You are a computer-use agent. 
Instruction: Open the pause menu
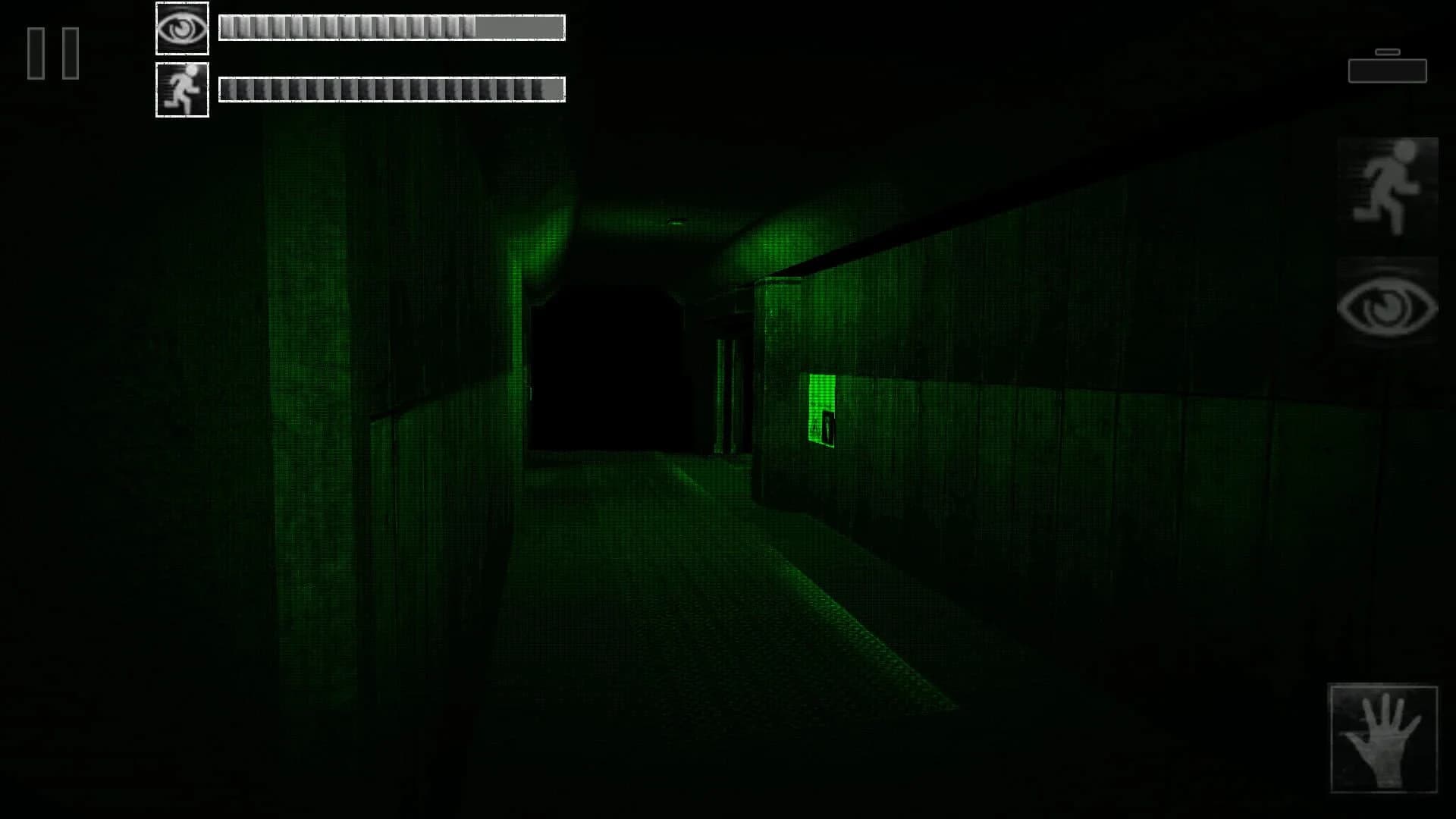pyautogui.click(x=52, y=52)
